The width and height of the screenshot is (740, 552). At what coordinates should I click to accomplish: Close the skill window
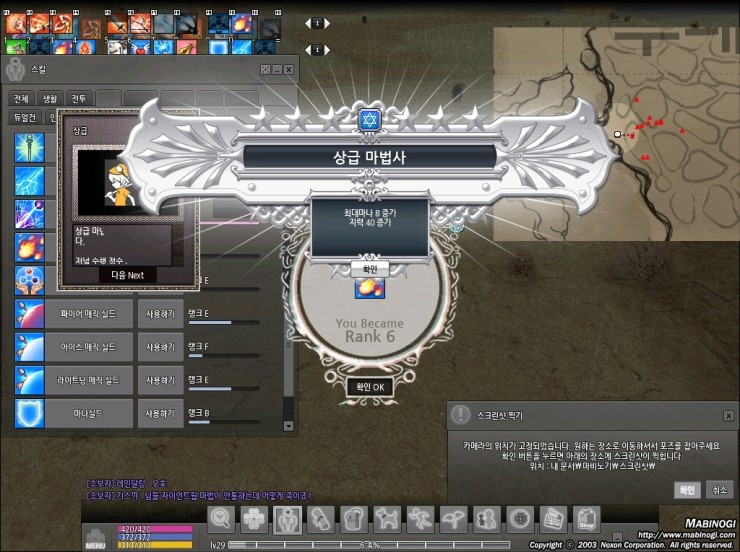point(289,69)
